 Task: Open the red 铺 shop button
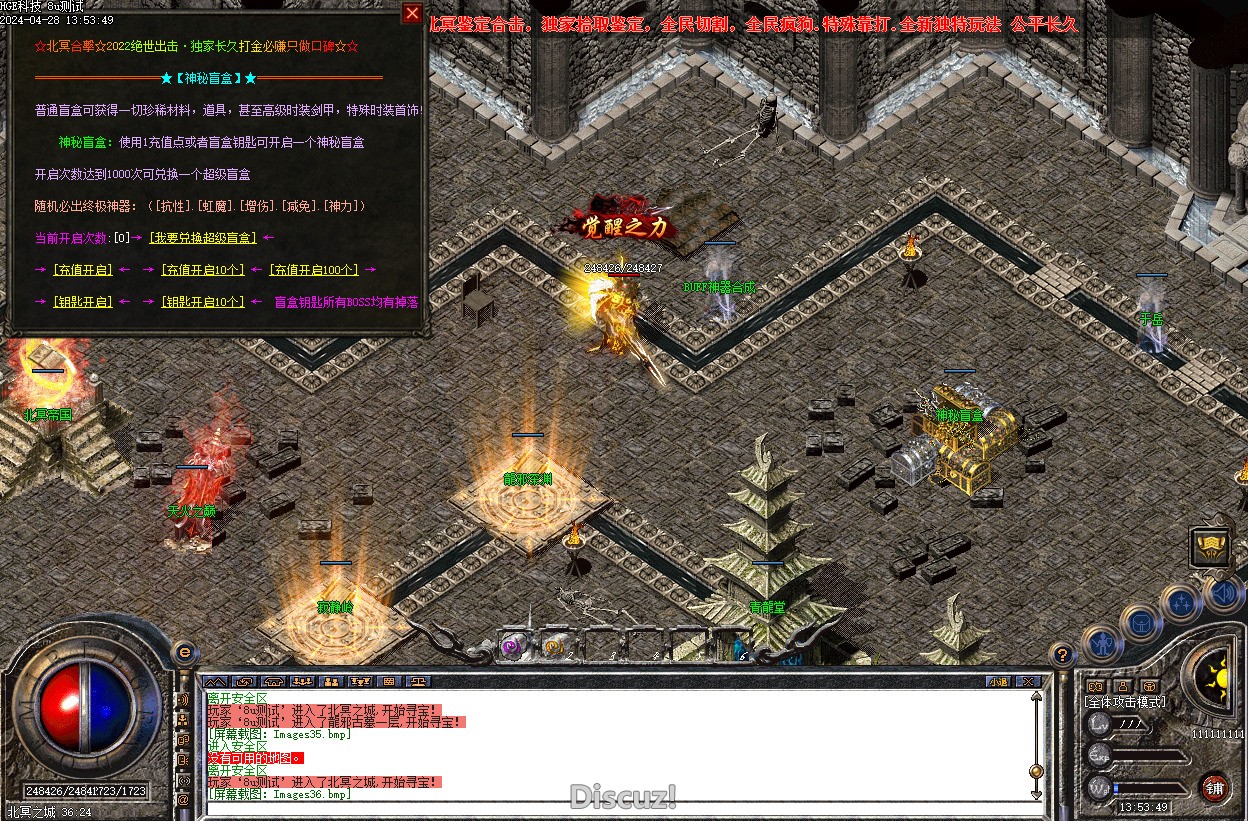coord(1214,787)
